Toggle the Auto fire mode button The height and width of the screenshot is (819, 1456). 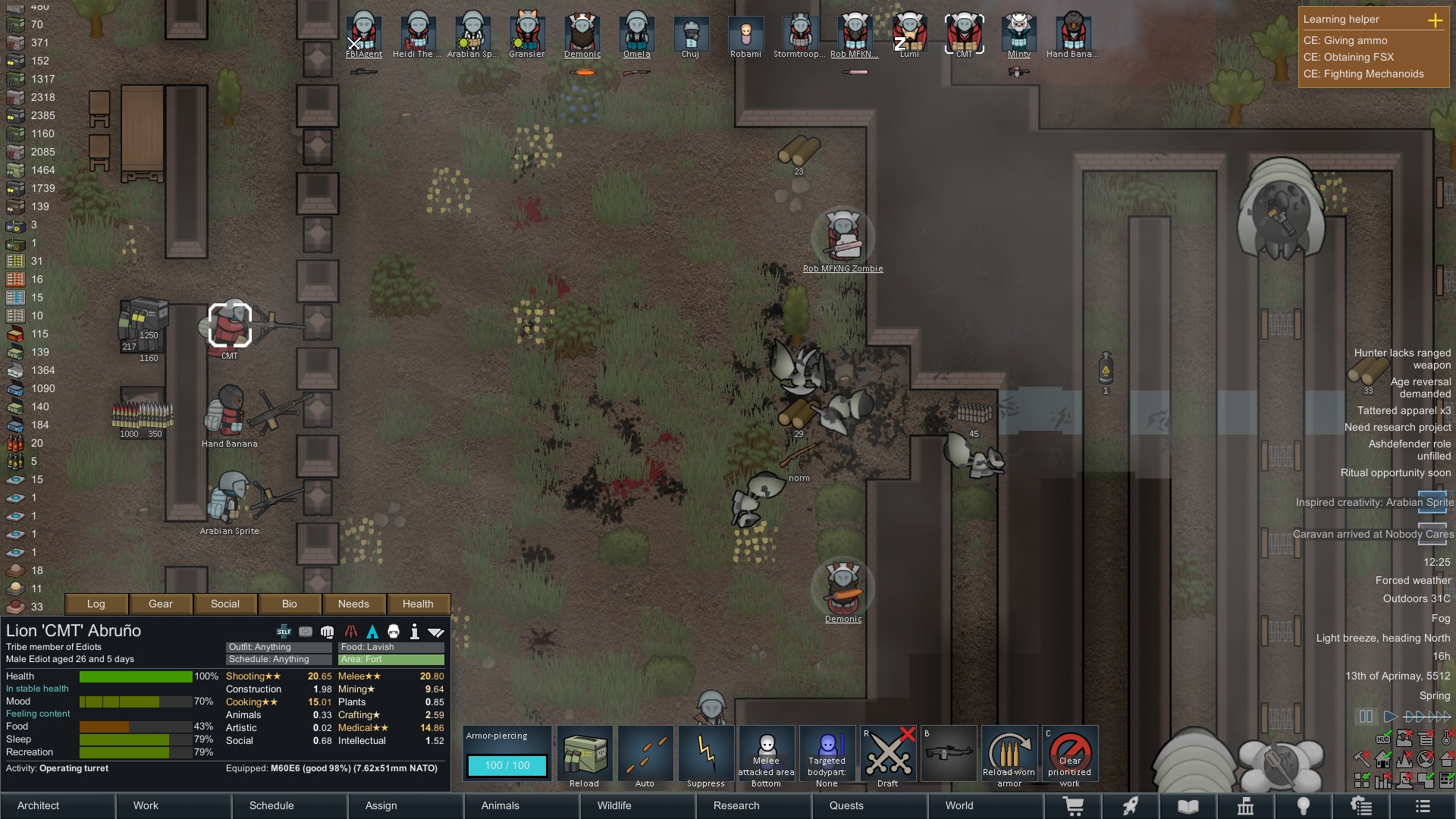(645, 755)
